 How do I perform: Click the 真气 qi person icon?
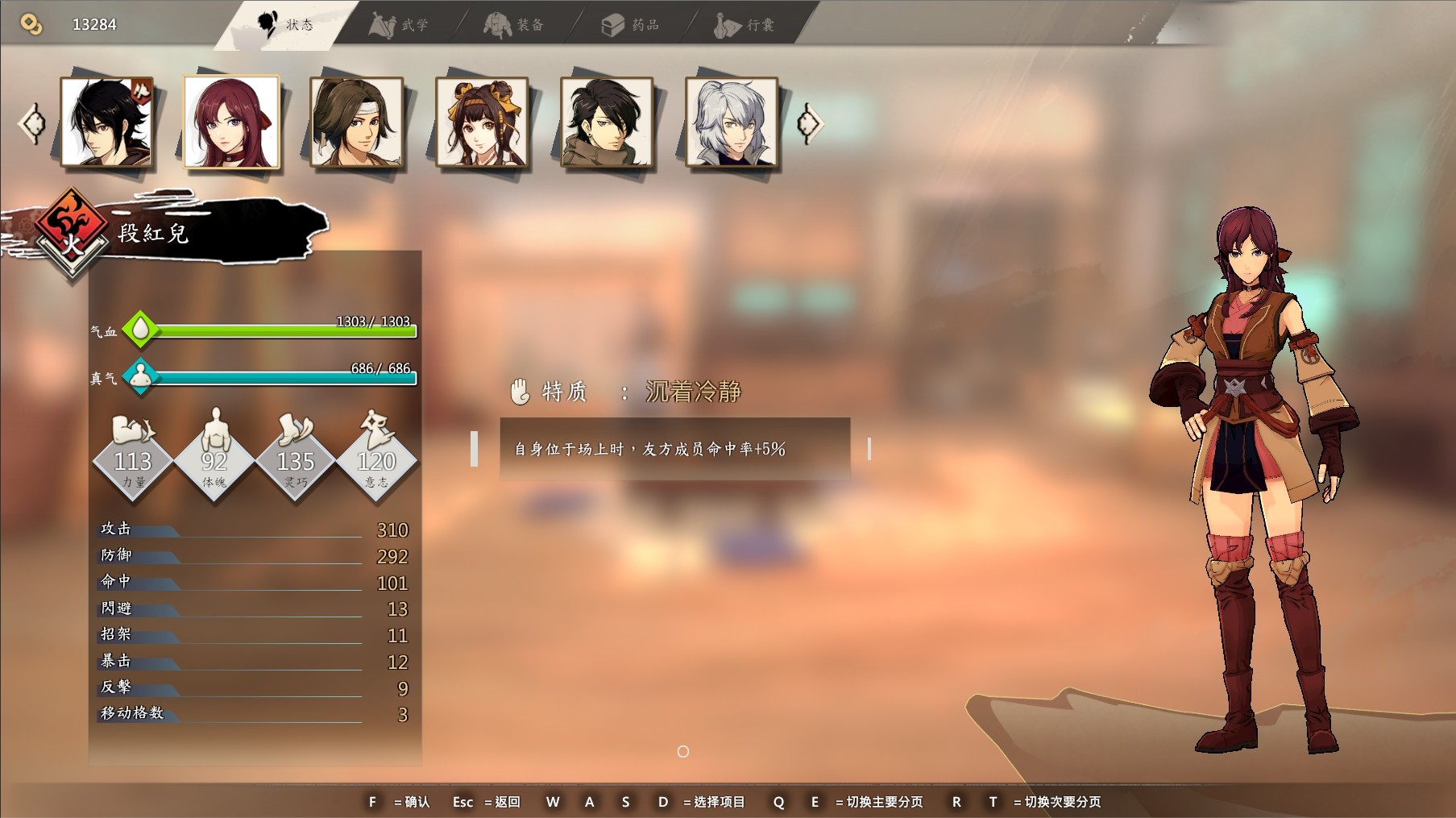(140, 376)
